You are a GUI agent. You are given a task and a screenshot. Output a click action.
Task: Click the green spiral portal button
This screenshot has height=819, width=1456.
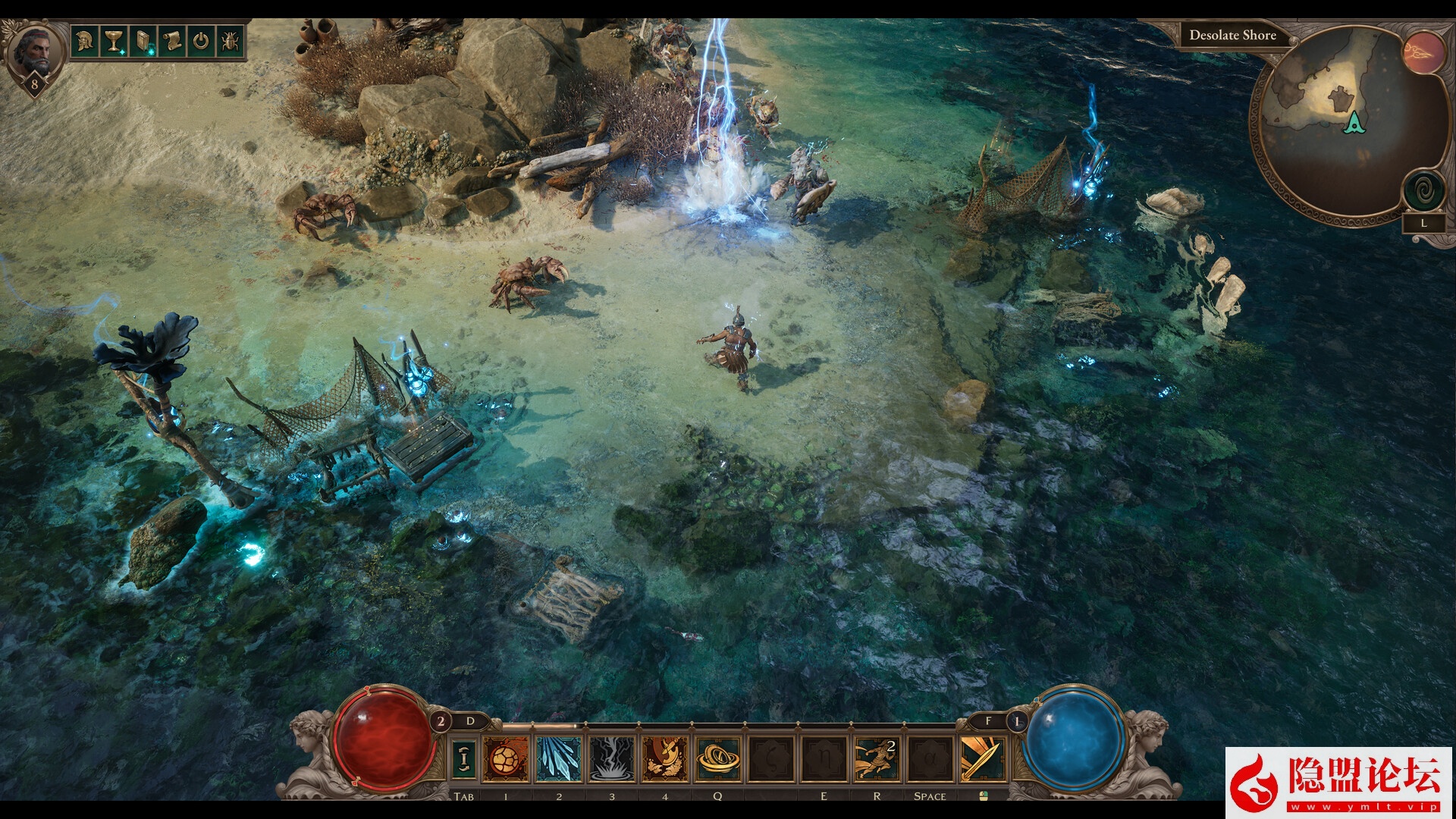pos(1423,189)
